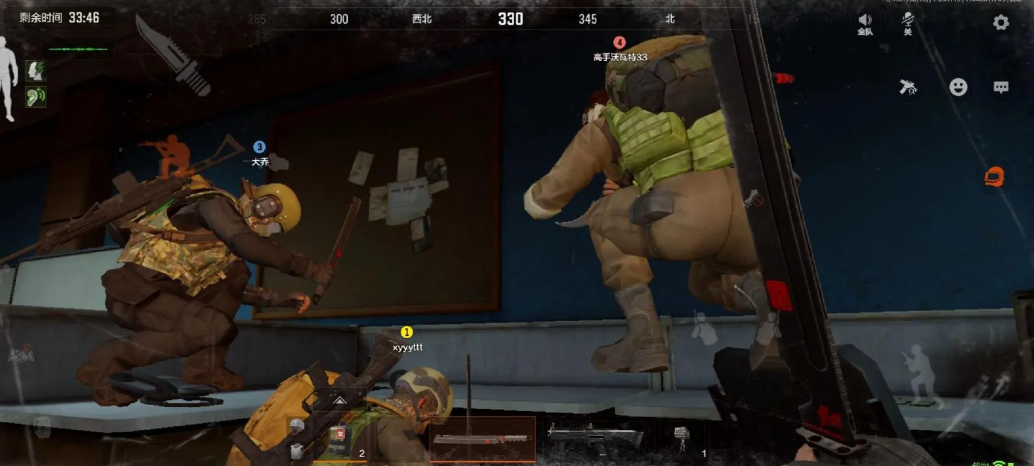Screen dimensions: 1034x466
Task: Tap the ear hearing status icon
Action: pos(36,97)
